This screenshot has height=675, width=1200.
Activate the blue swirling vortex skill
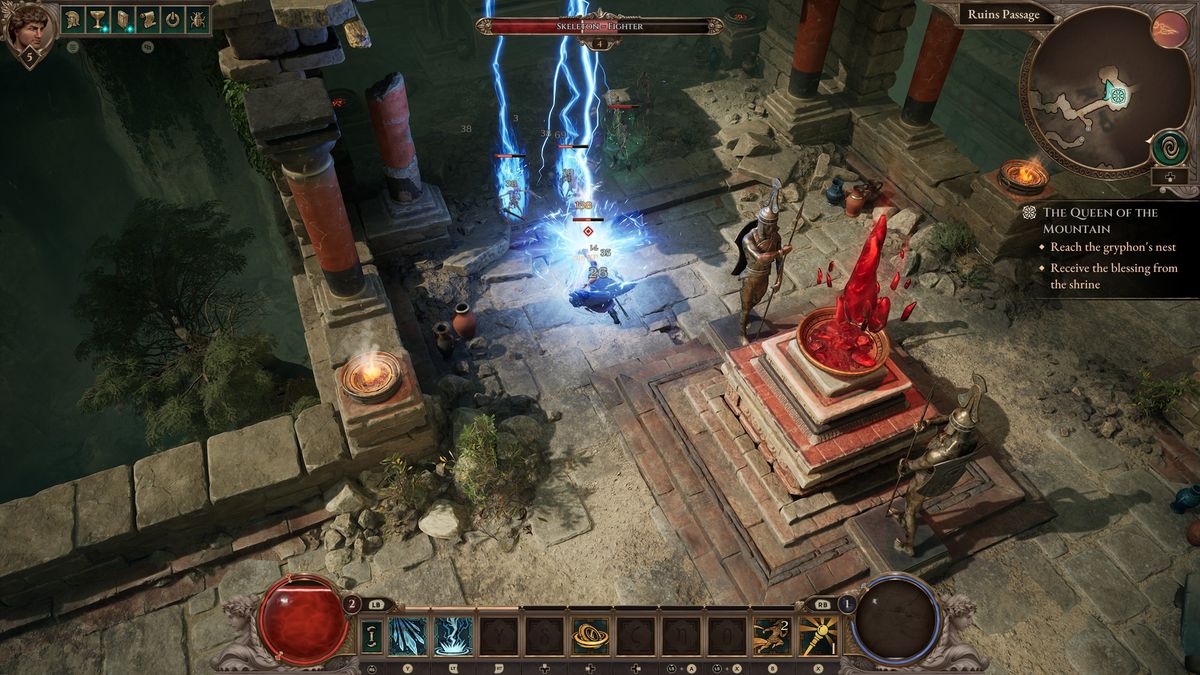click(x=453, y=635)
